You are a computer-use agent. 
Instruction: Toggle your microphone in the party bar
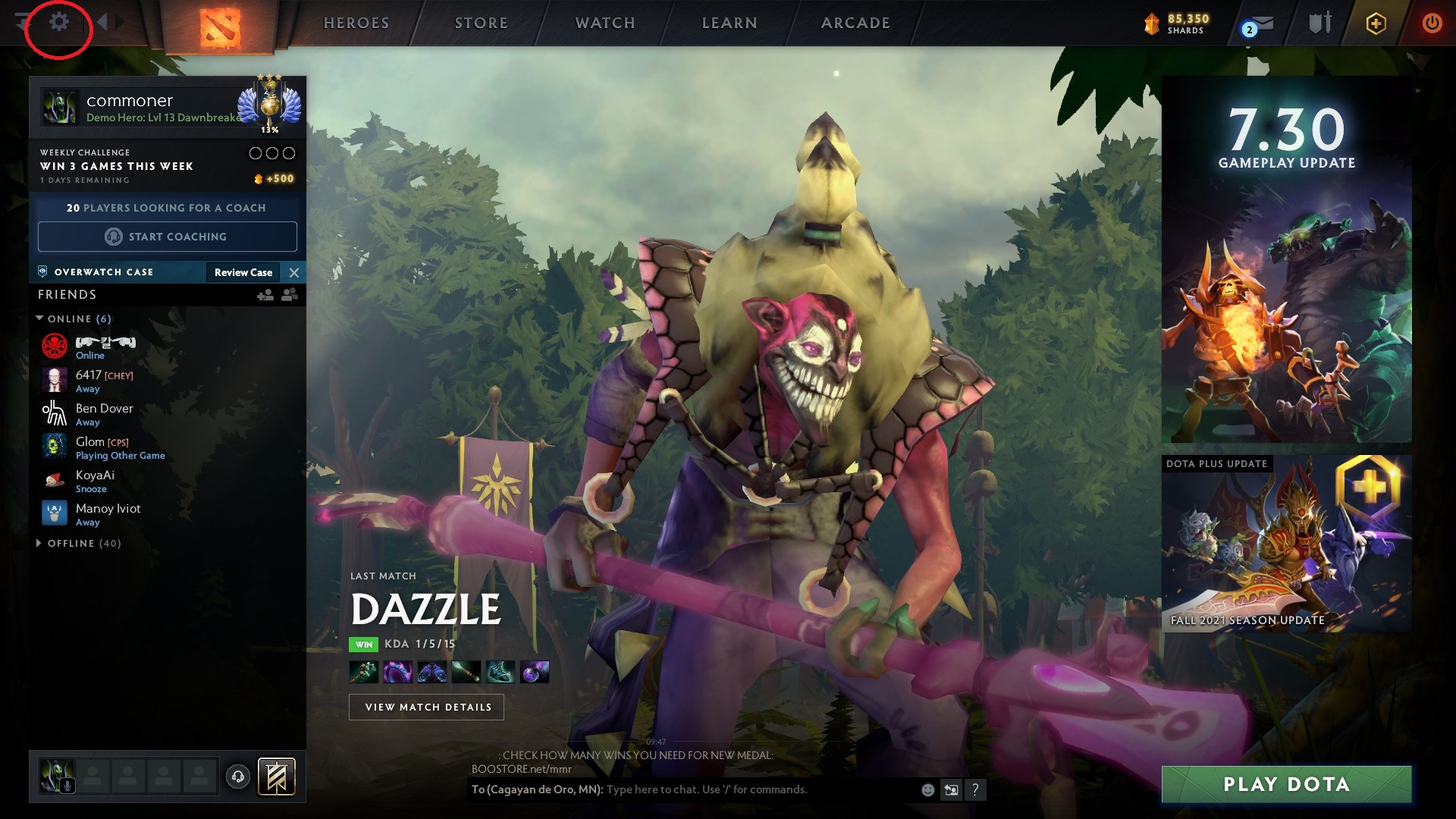coord(68,784)
